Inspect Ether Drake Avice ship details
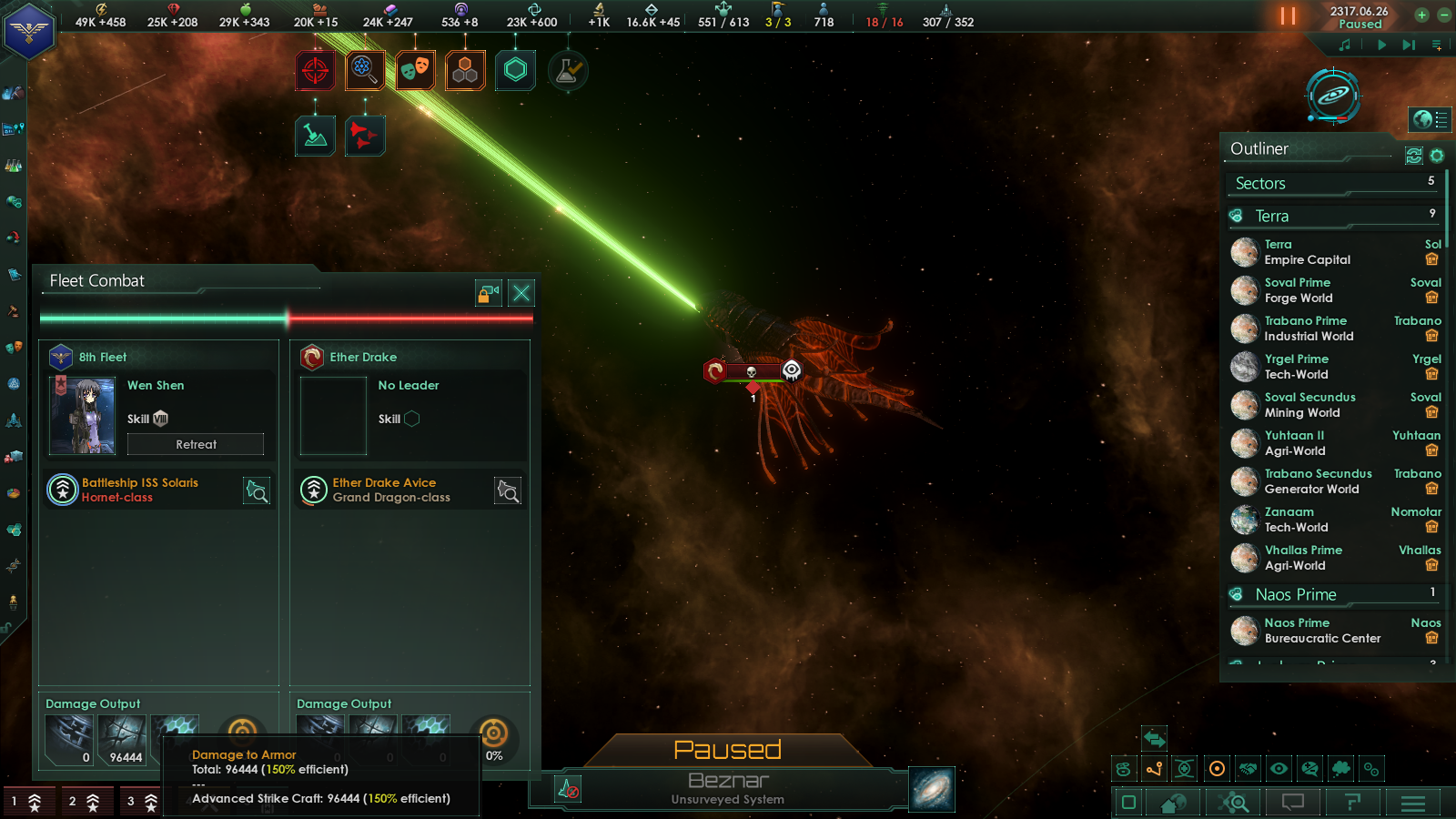1456x819 pixels. (x=508, y=491)
